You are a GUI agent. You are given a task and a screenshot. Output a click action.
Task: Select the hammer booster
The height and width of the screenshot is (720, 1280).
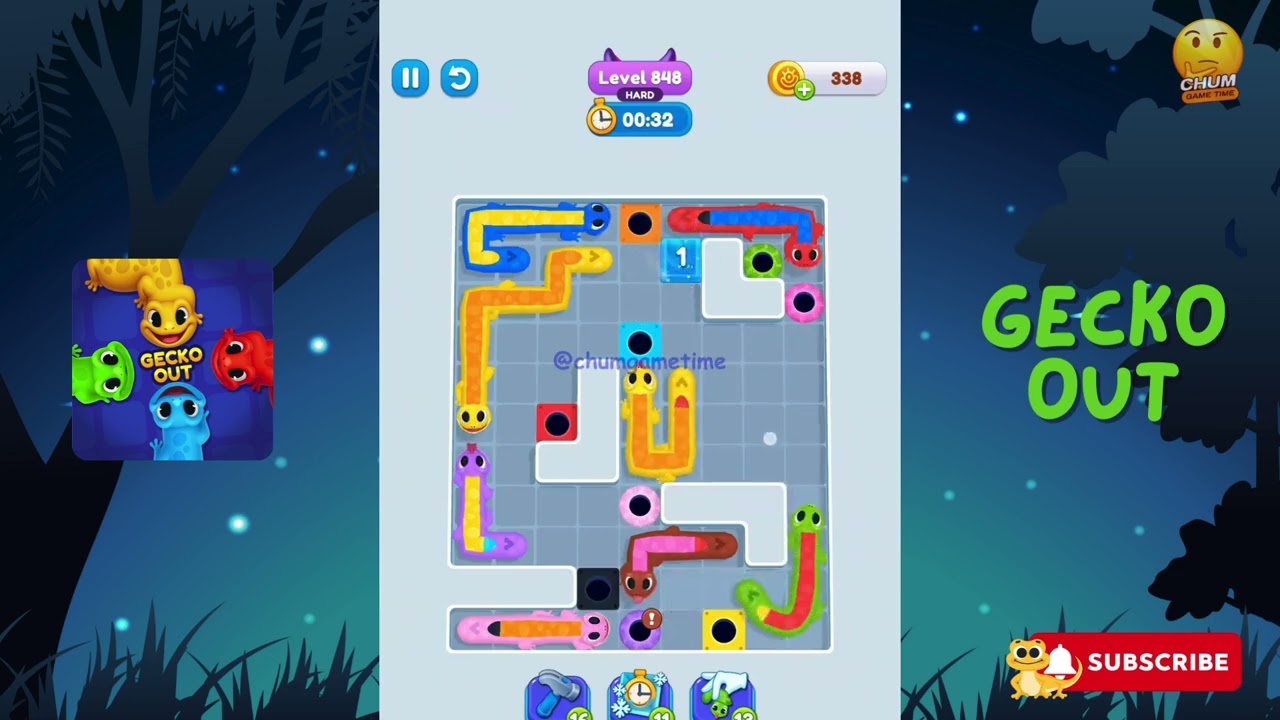pos(556,695)
